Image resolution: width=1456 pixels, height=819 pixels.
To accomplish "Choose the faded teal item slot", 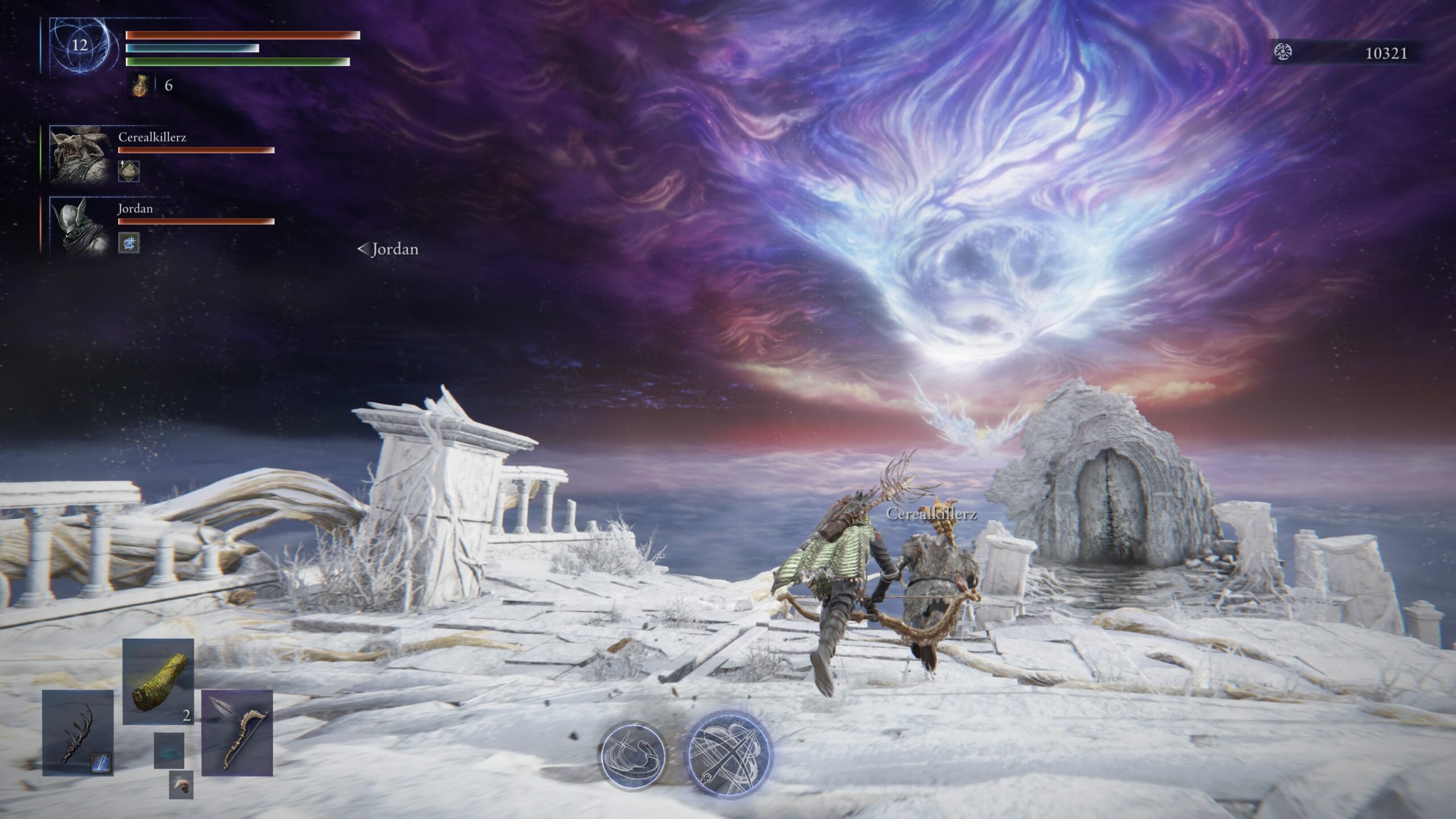I will pyautogui.click(x=169, y=750).
